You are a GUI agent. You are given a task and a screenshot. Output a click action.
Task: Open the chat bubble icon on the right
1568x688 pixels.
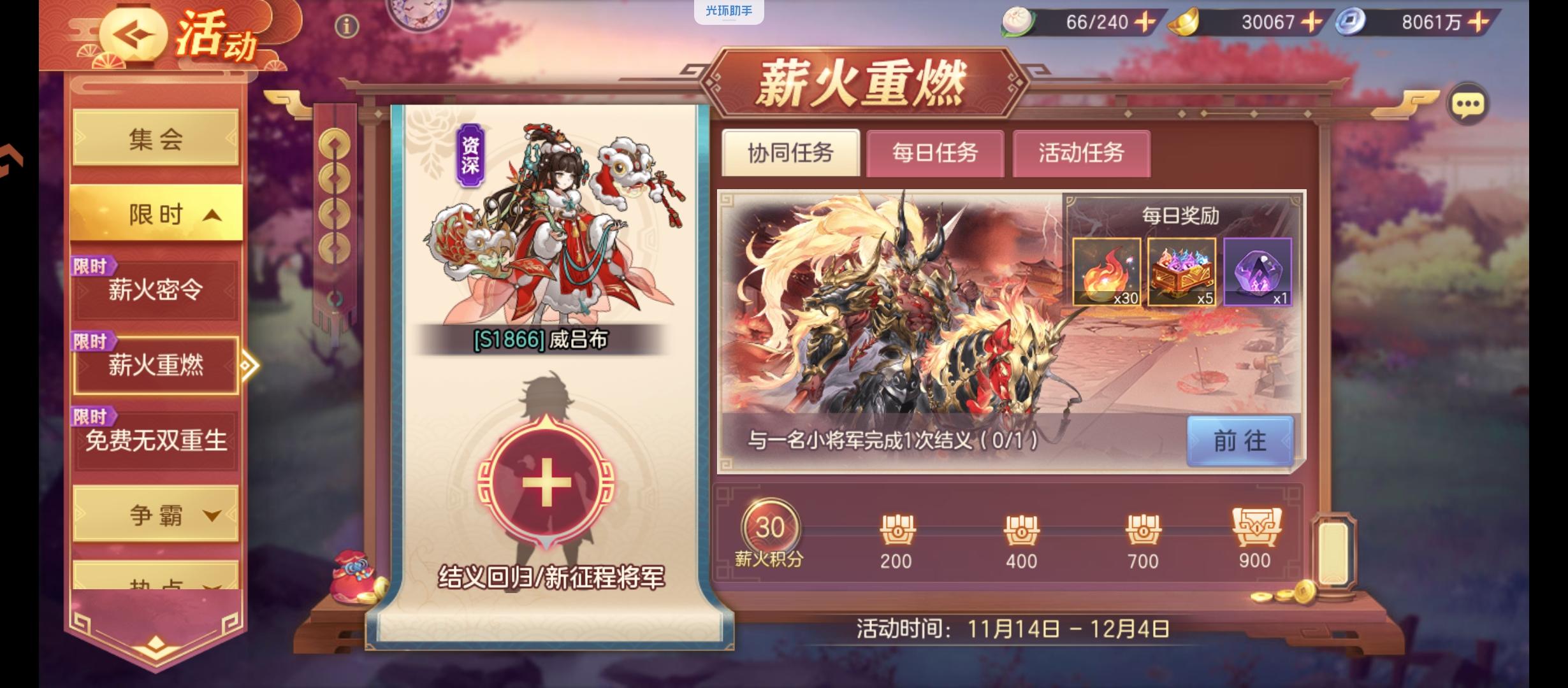[1469, 104]
